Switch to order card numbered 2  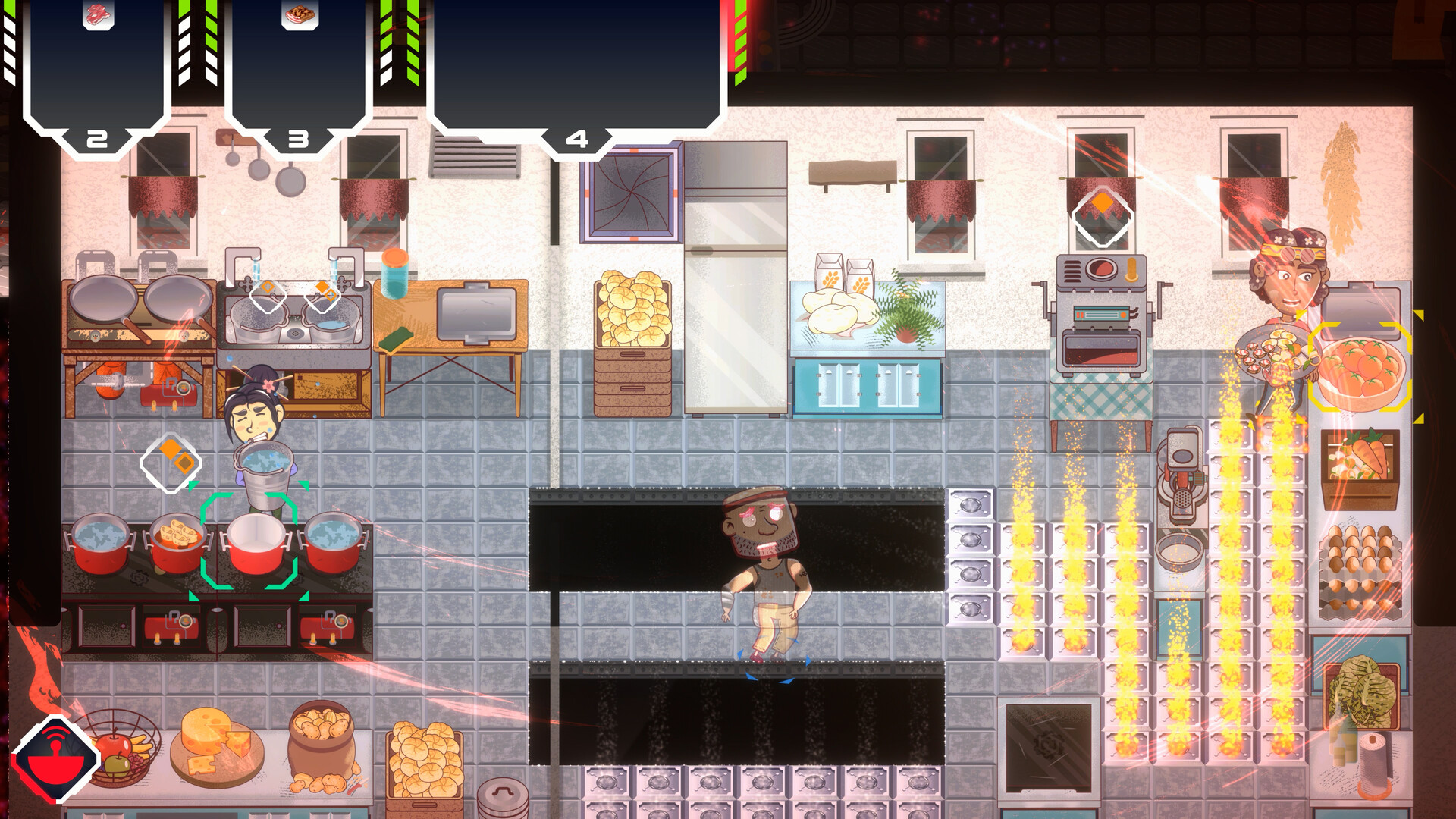[96, 138]
